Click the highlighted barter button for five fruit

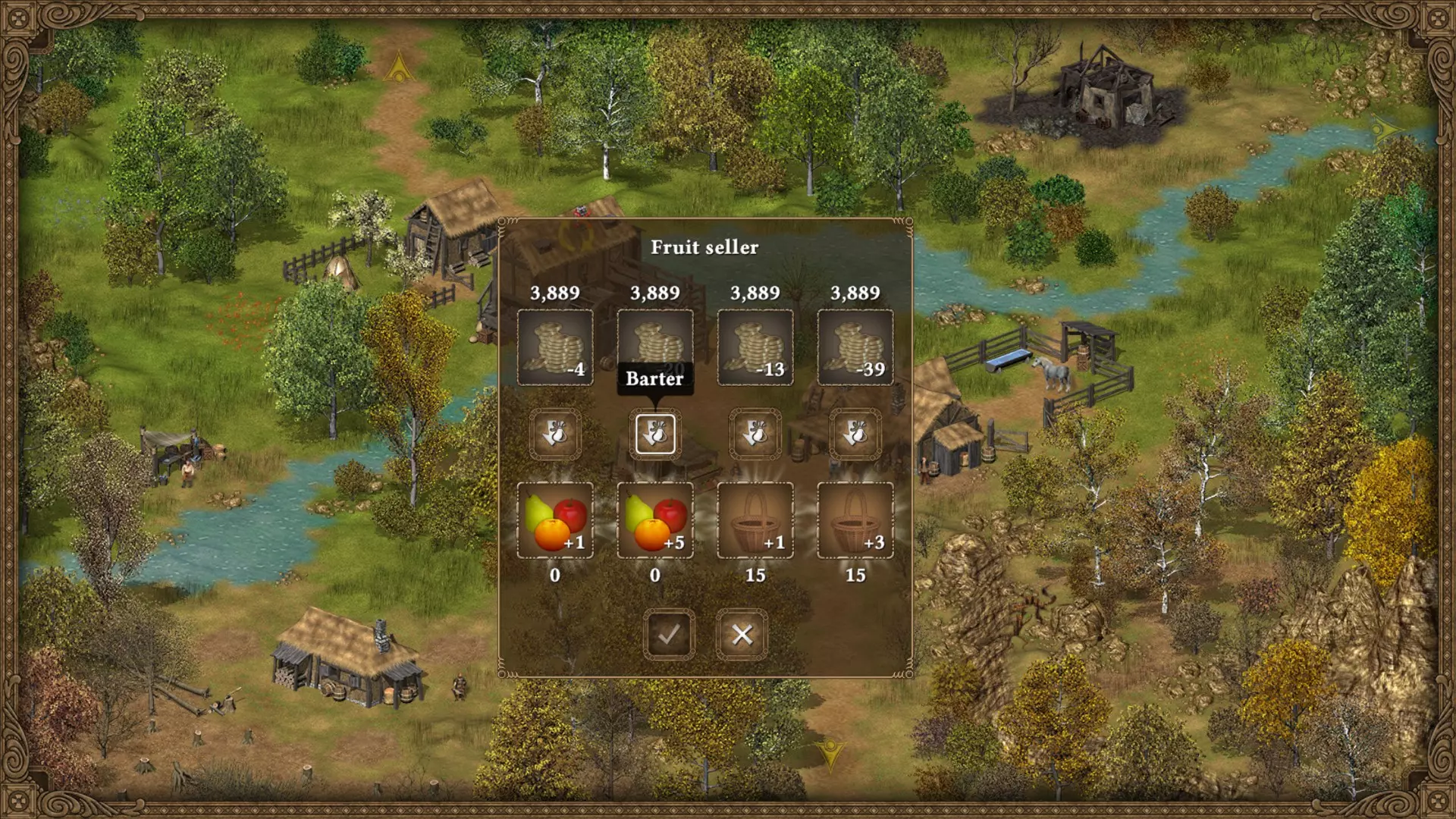click(x=655, y=435)
